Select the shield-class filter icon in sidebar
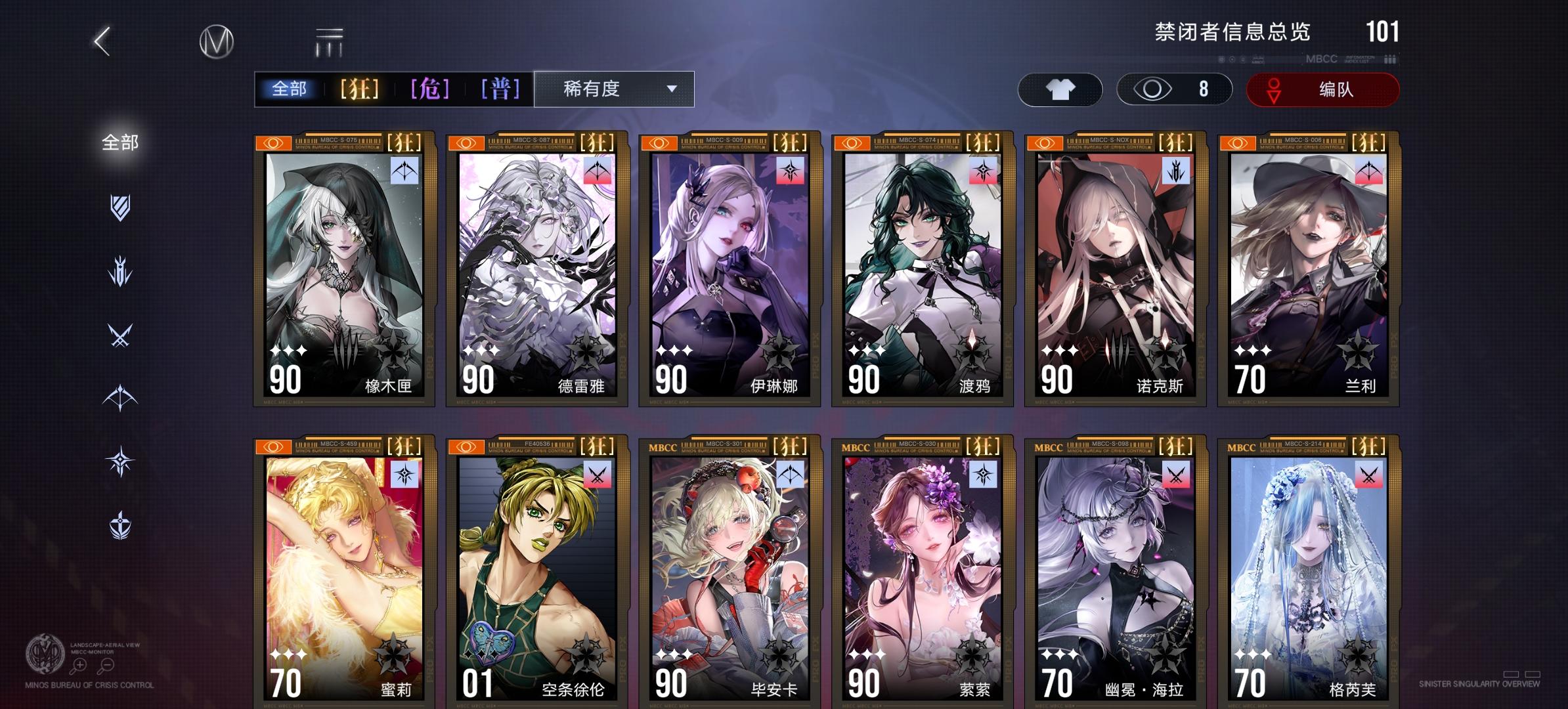This screenshot has width=1568, height=709. point(120,205)
